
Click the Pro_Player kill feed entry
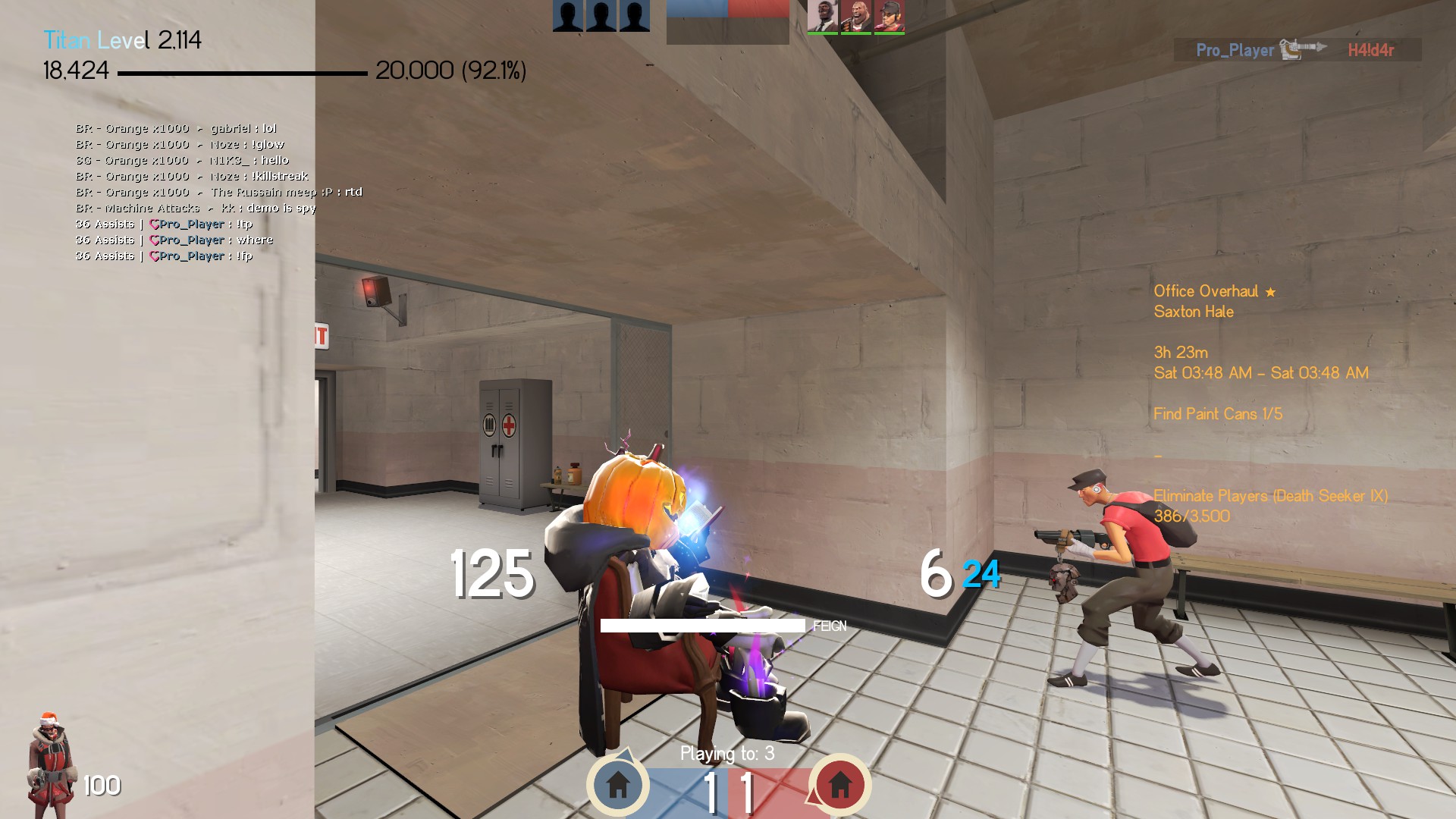pyautogui.click(x=1297, y=50)
